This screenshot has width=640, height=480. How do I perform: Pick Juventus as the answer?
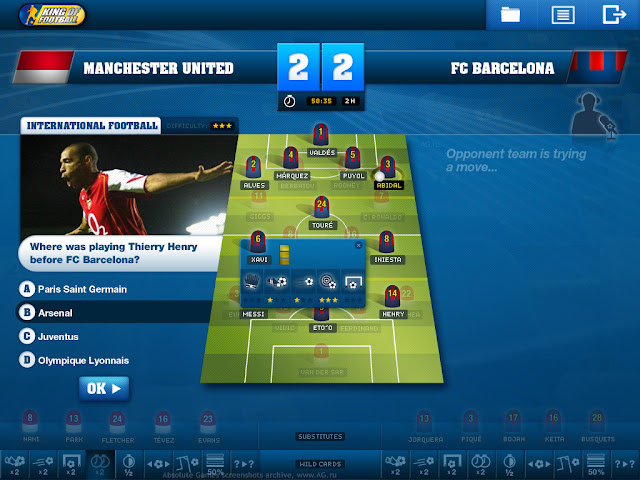pyautogui.click(x=58, y=337)
